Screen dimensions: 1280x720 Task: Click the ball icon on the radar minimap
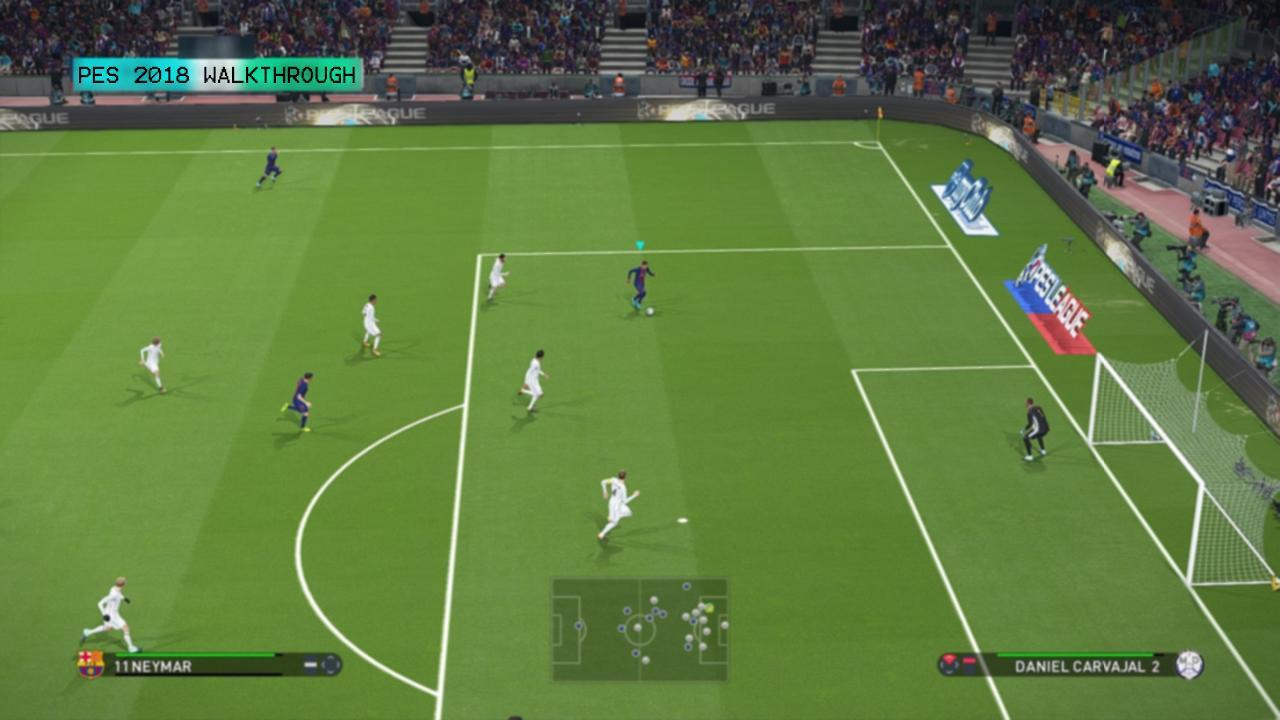click(x=710, y=608)
